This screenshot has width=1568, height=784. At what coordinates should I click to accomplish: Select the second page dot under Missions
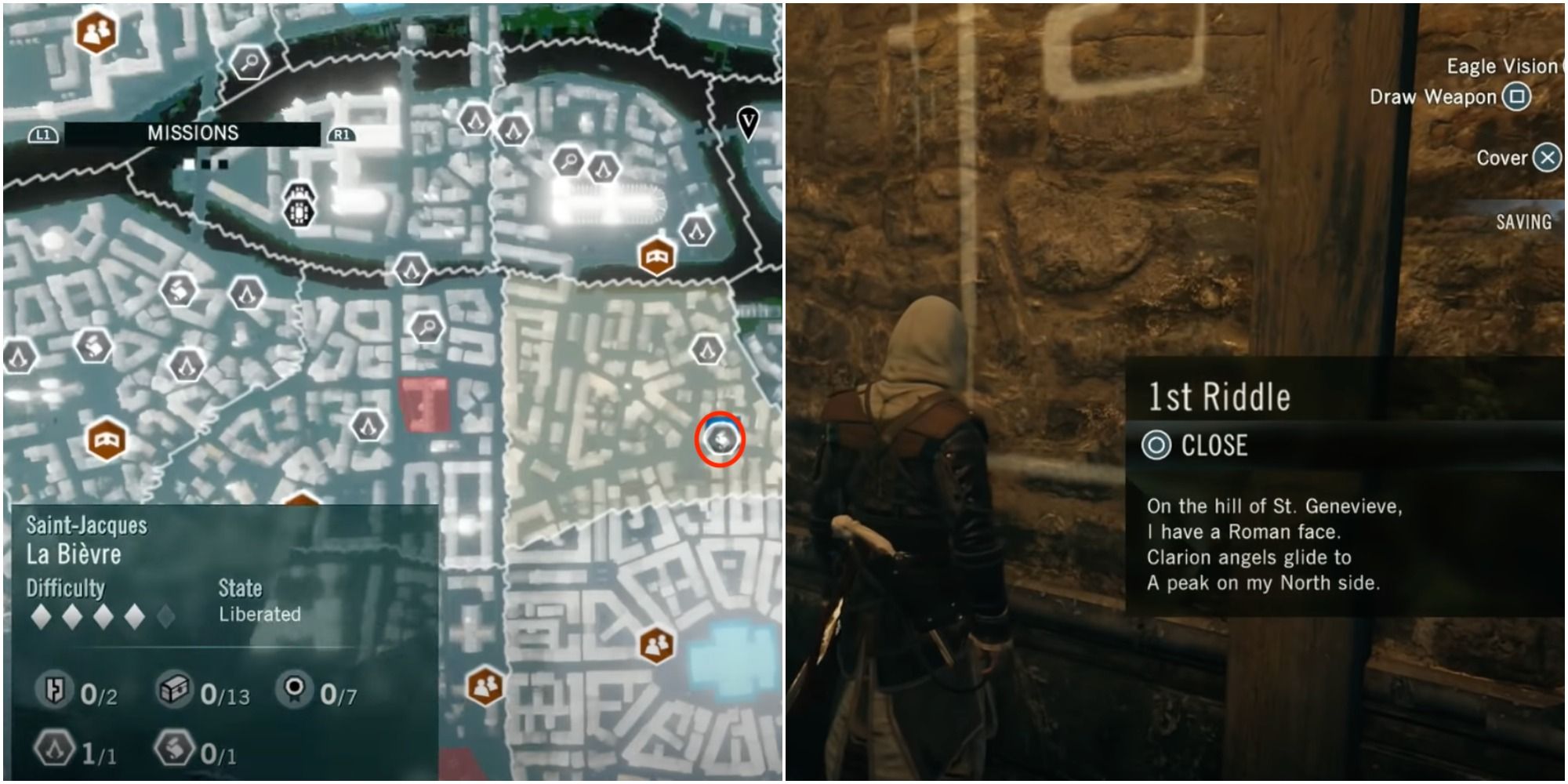tap(205, 164)
